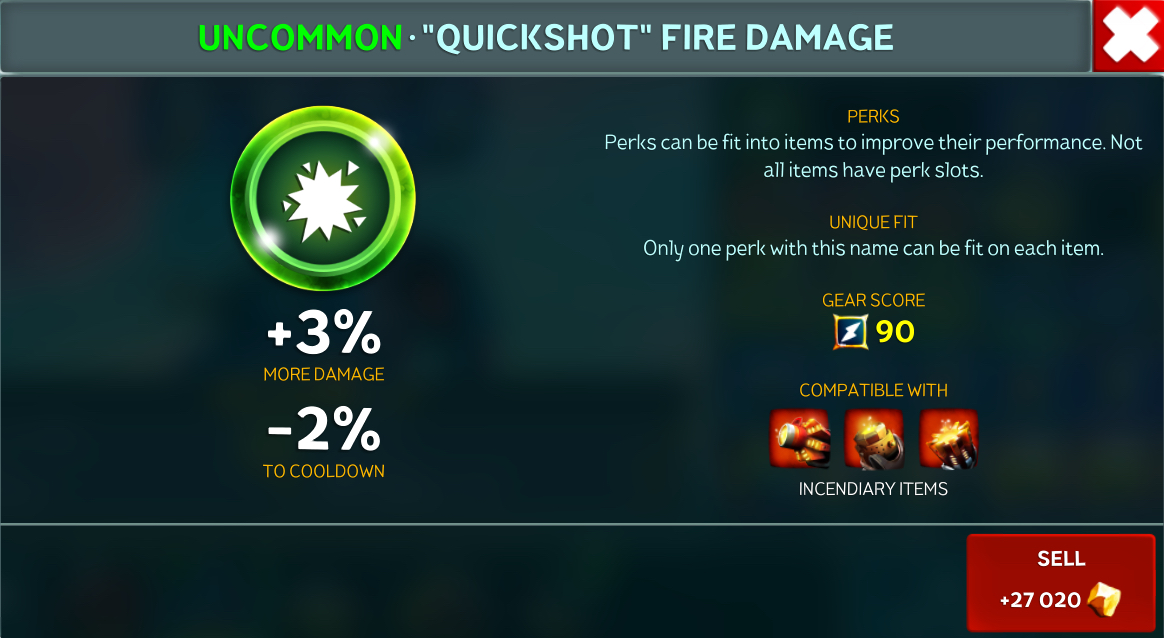Select the round mortar-style incendiary item icon

(x=873, y=438)
